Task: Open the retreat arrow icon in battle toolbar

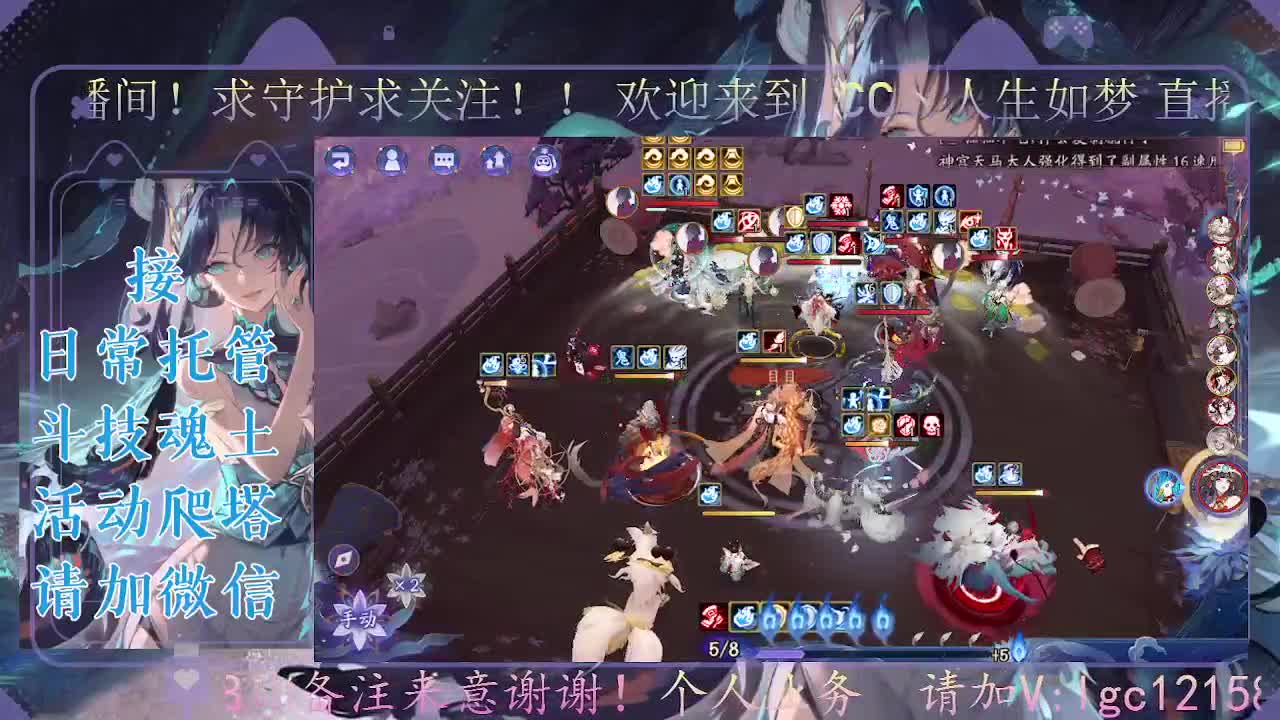Action: [340, 161]
